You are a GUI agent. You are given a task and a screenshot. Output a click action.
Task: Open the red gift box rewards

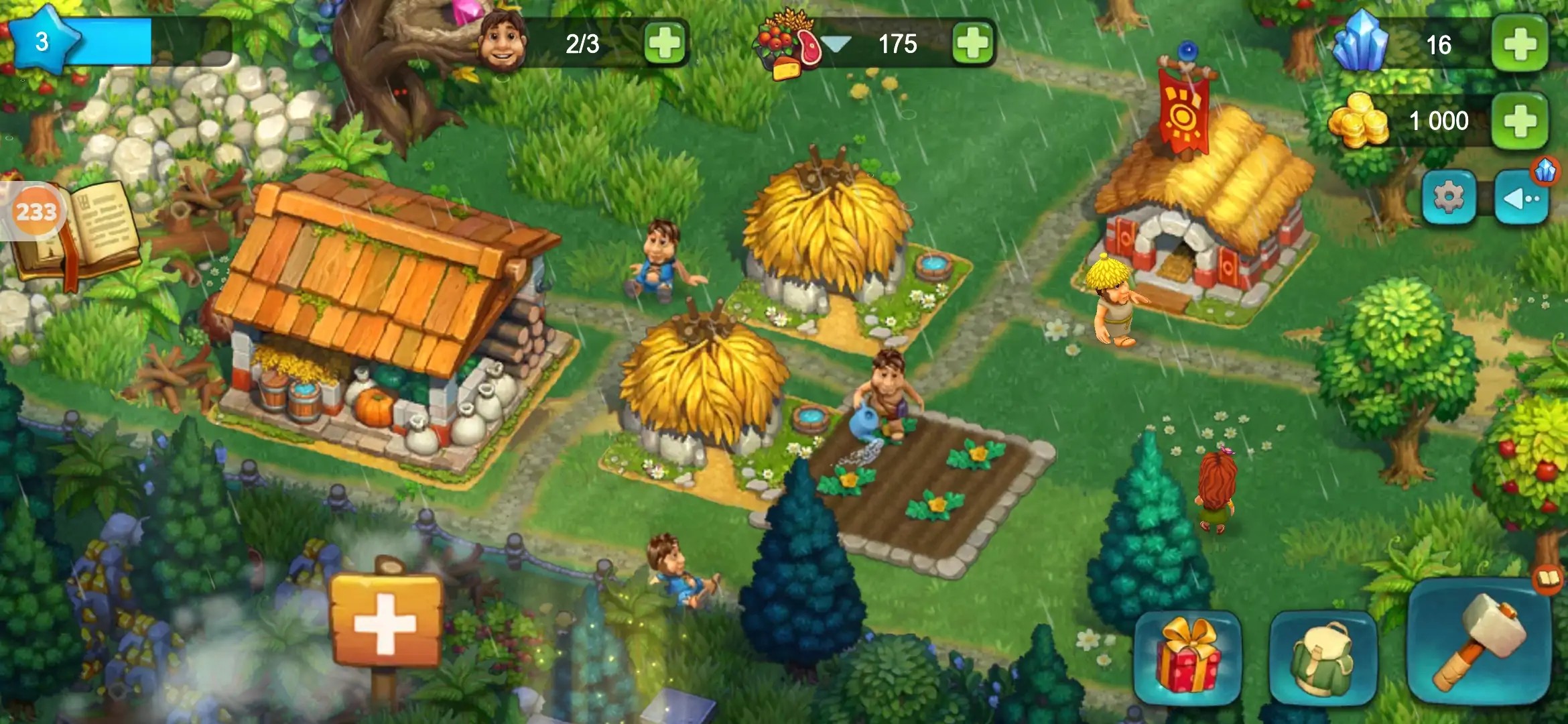1187,657
